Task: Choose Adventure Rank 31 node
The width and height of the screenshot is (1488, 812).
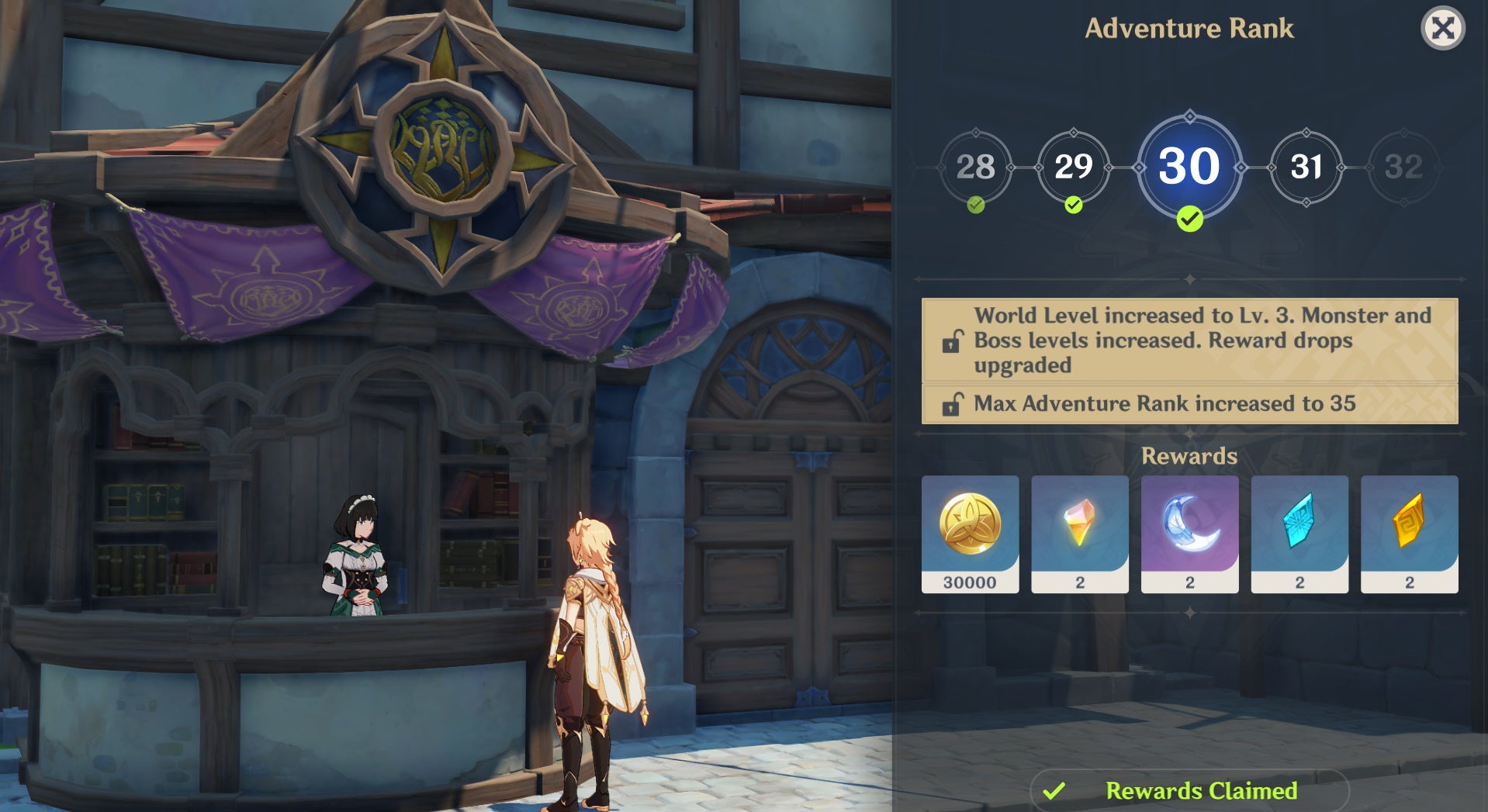Action: [1306, 167]
